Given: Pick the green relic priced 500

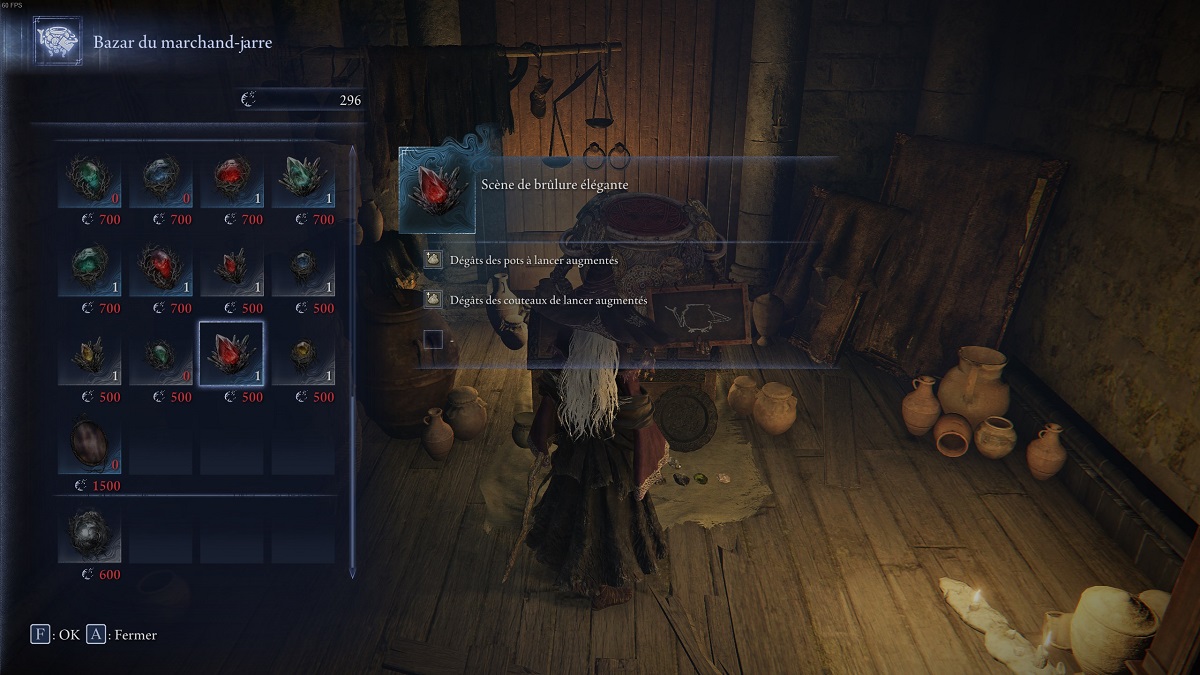Looking at the screenshot, I should pyautogui.click(x=160, y=357).
